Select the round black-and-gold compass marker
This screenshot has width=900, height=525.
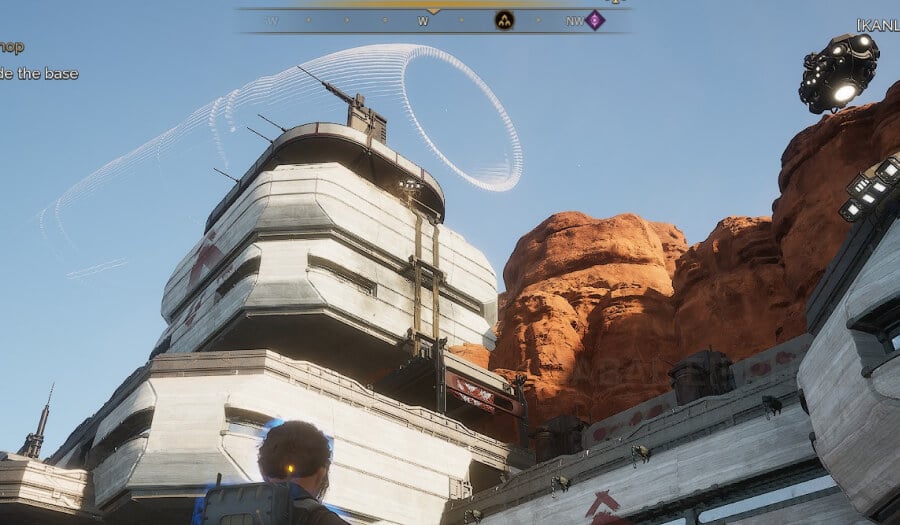[504, 20]
